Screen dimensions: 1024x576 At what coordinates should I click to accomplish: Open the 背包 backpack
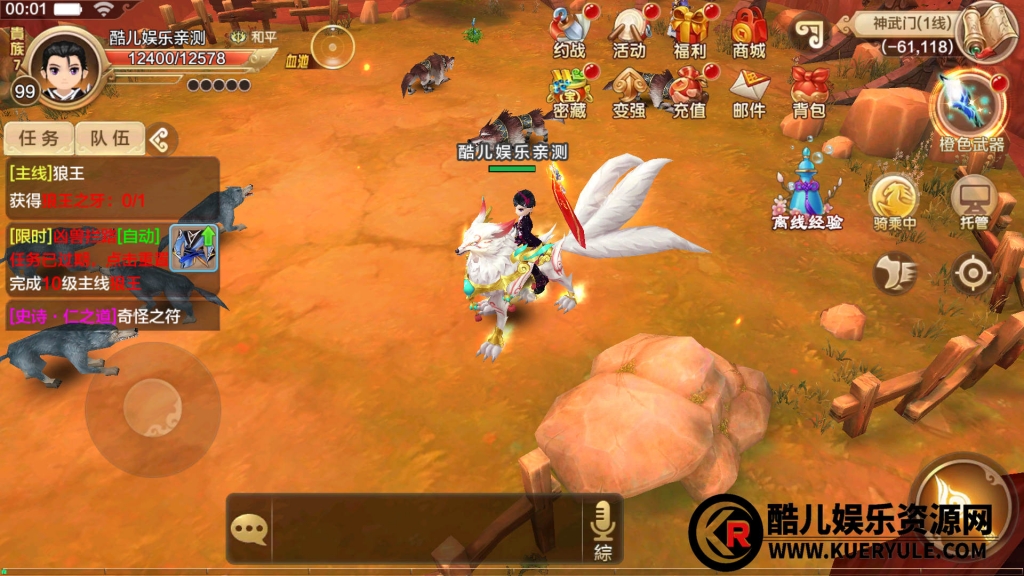tap(808, 91)
